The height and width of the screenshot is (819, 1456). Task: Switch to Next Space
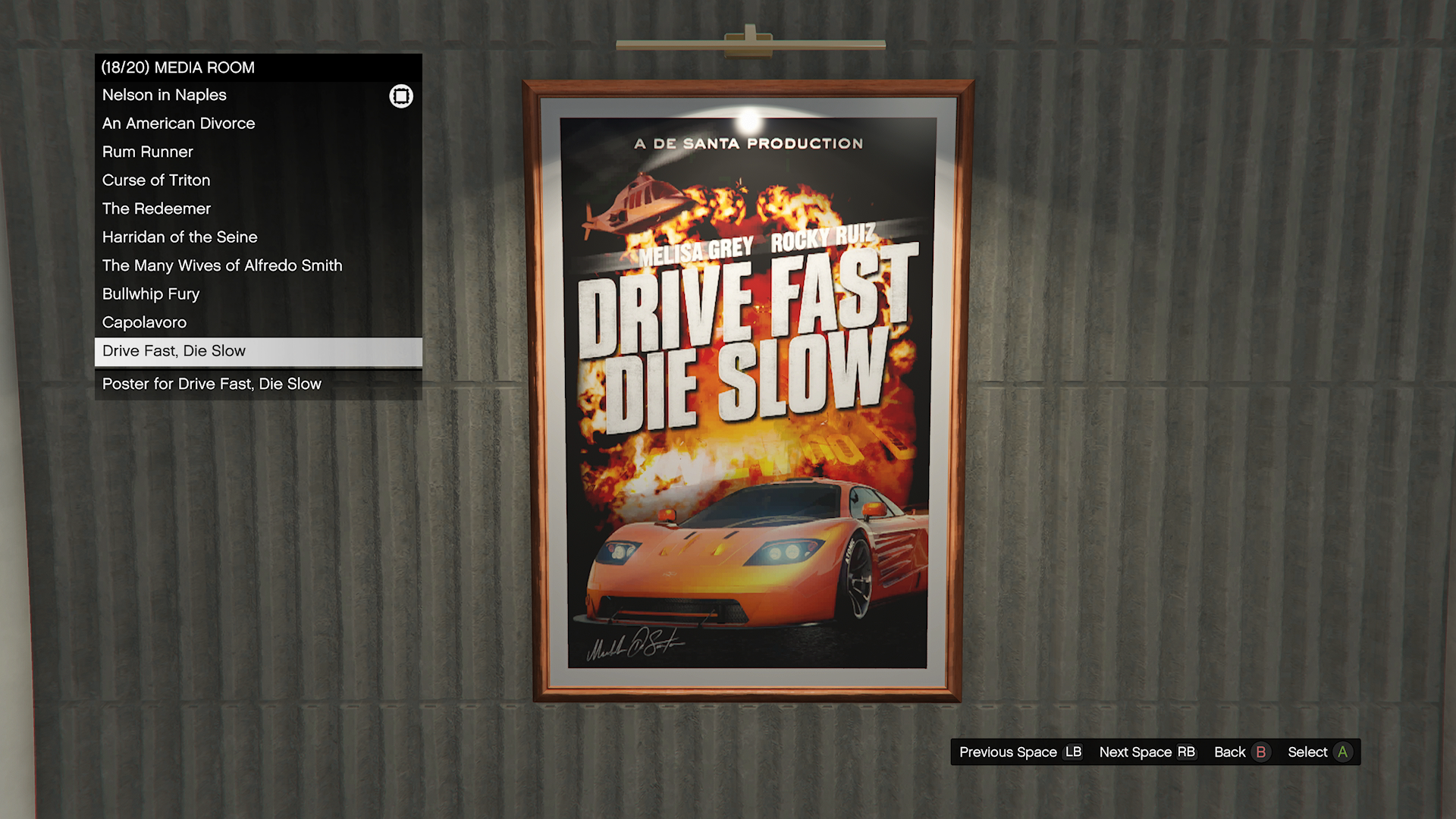pos(1147,752)
